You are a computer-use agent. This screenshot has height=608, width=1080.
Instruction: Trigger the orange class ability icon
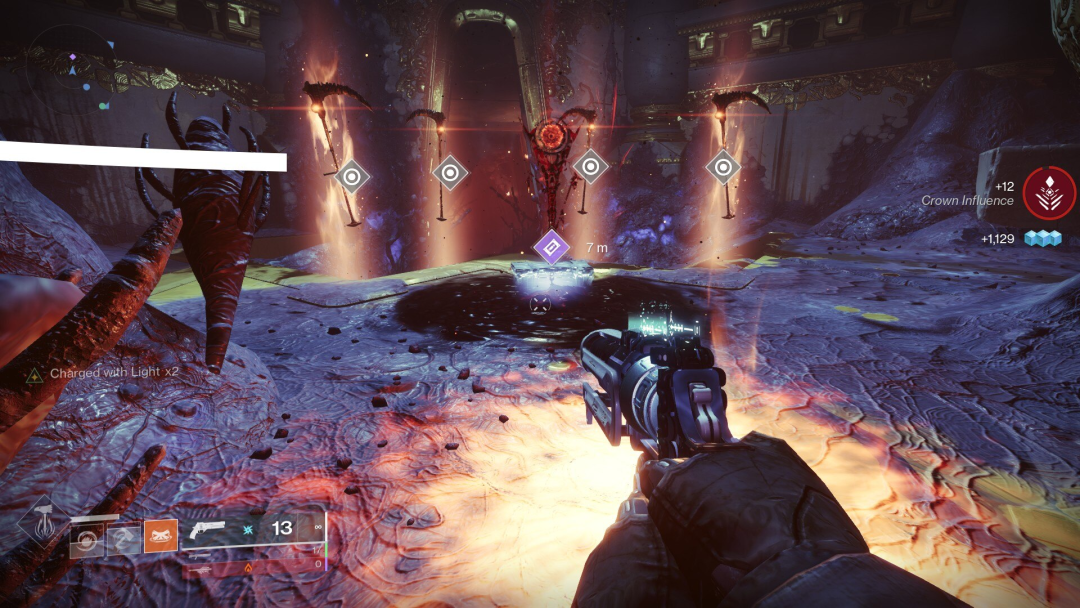point(160,538)
